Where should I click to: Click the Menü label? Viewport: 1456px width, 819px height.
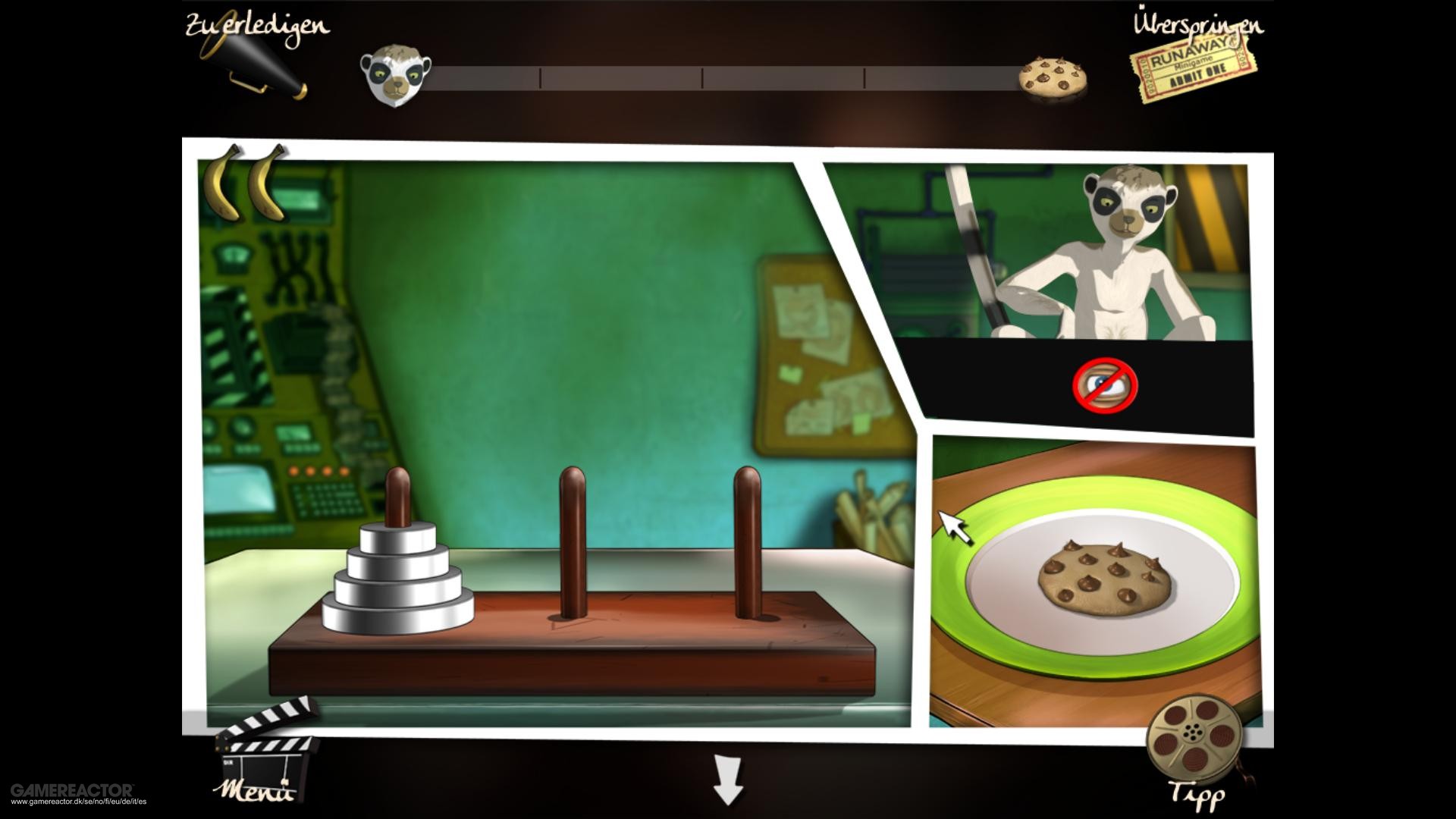tap(254, 792)
